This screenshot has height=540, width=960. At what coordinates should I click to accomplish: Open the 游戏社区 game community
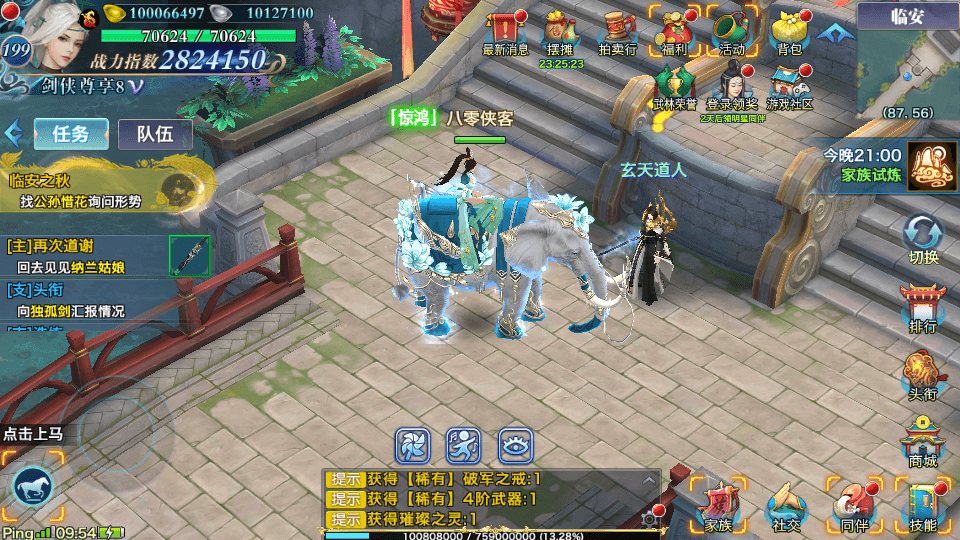pos(790,85)
